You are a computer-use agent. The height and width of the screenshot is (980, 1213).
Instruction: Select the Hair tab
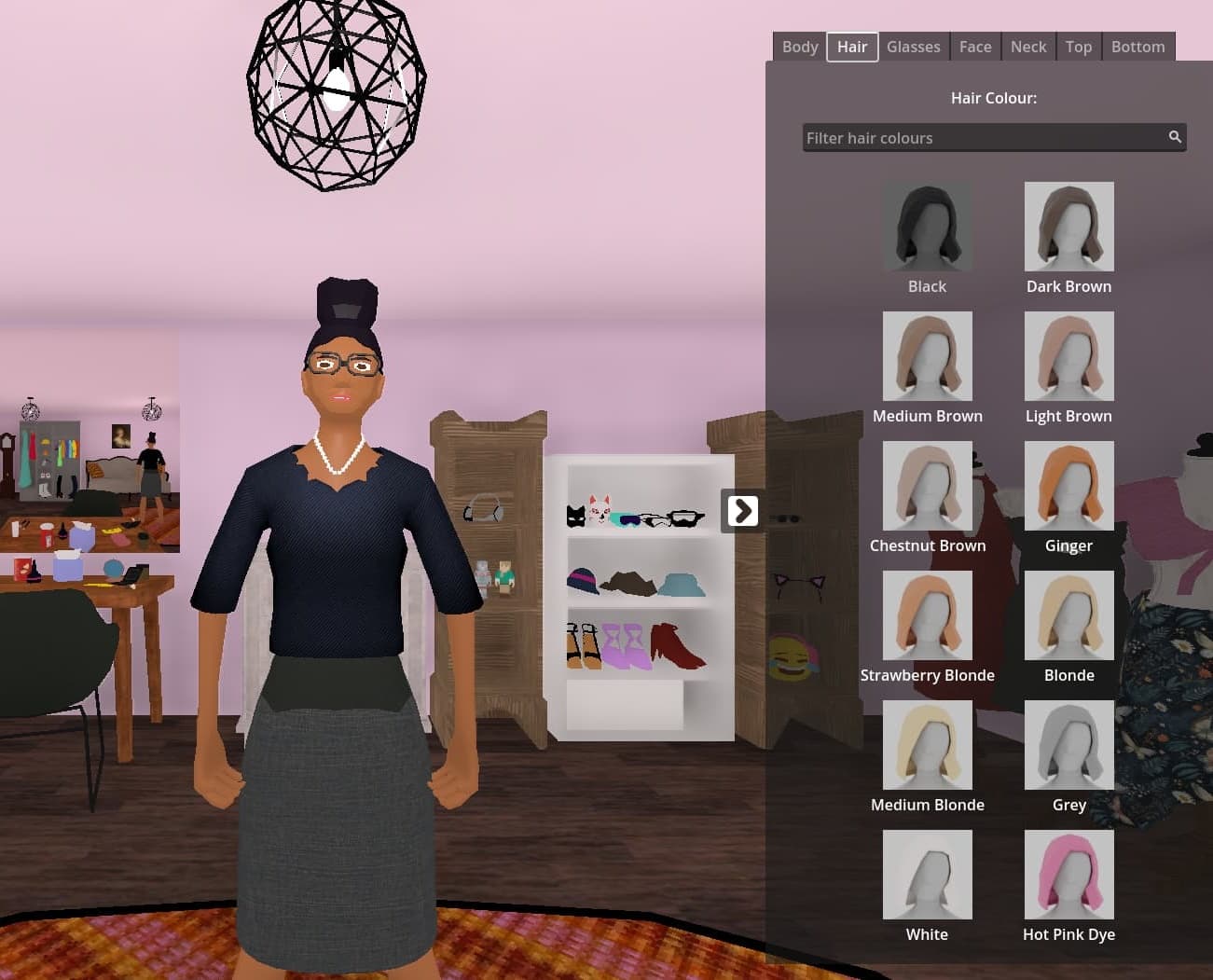[x=851, y=46]
